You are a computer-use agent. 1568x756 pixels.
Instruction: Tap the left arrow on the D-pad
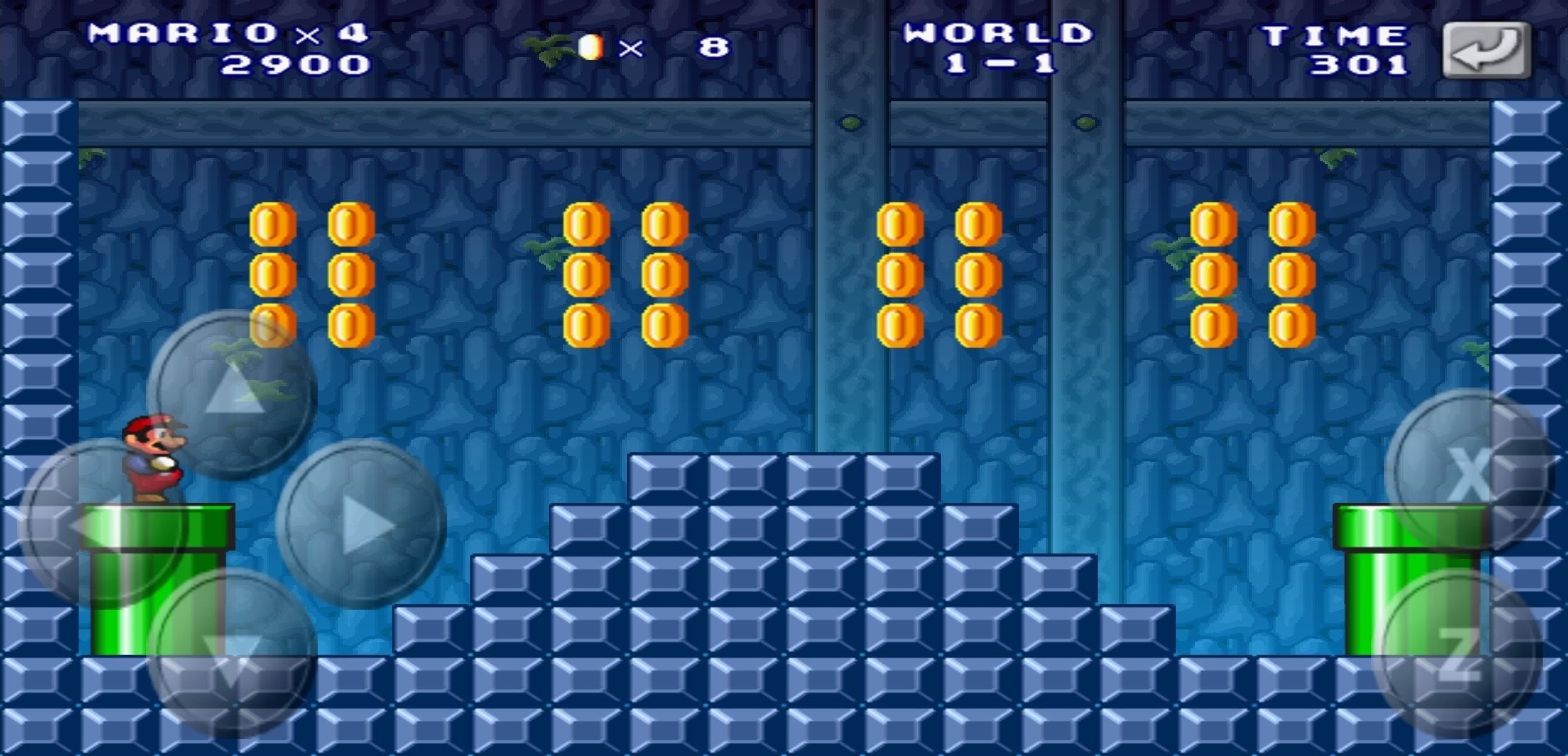pos(102,524)
